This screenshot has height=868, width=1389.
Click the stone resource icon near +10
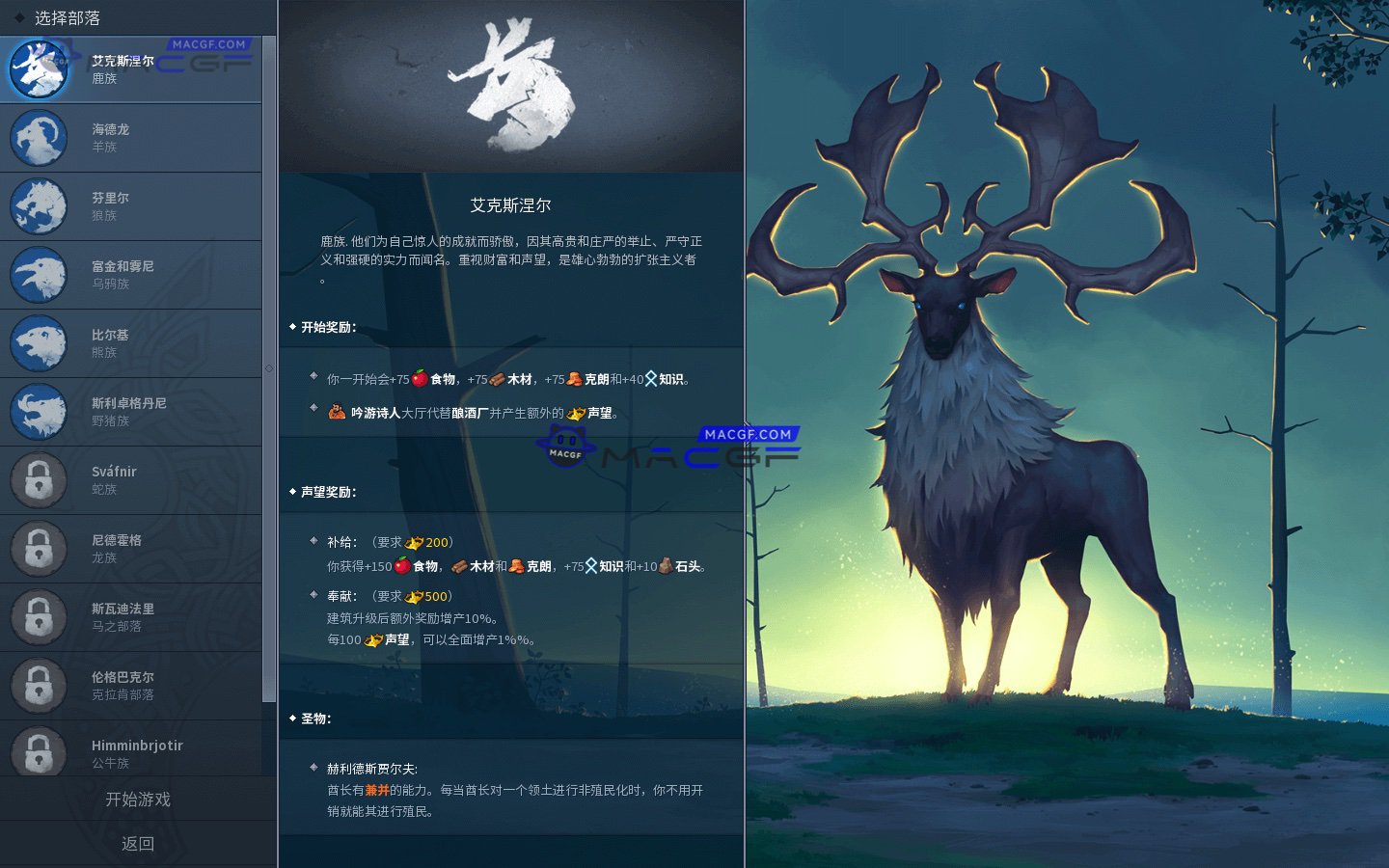pos(664,567)
